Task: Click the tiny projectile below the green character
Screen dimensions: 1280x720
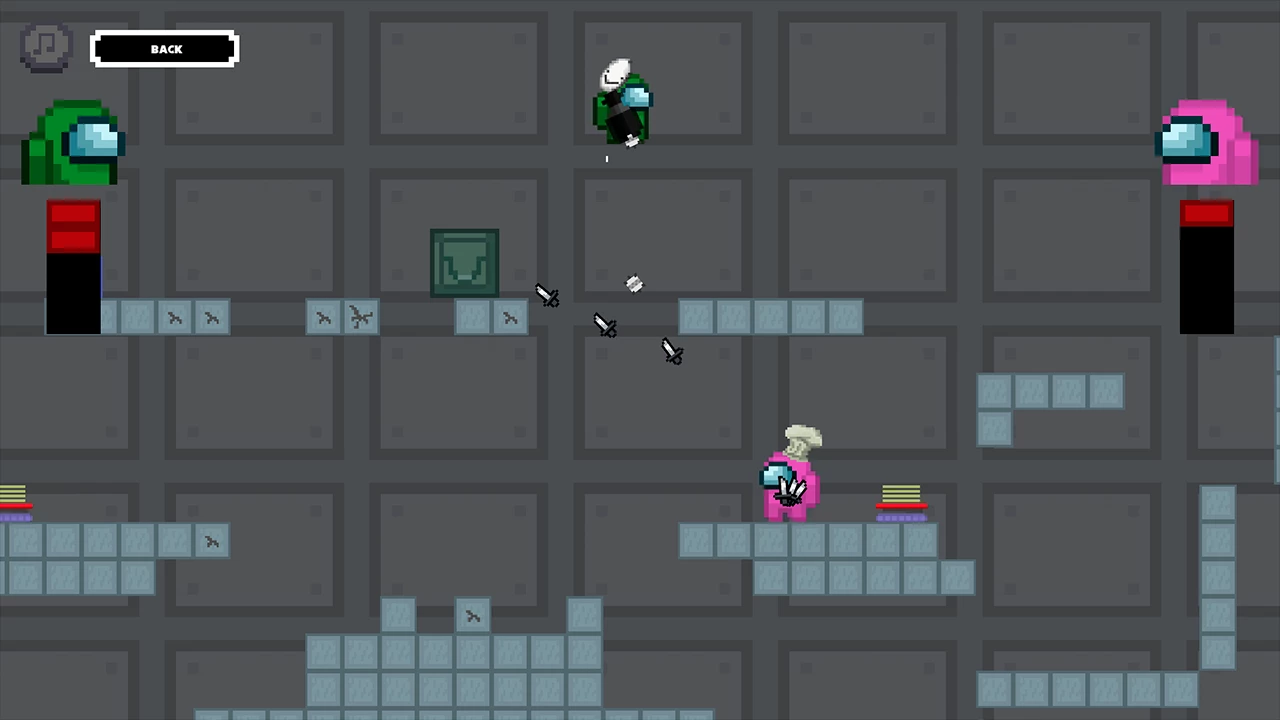Action: 606,158
